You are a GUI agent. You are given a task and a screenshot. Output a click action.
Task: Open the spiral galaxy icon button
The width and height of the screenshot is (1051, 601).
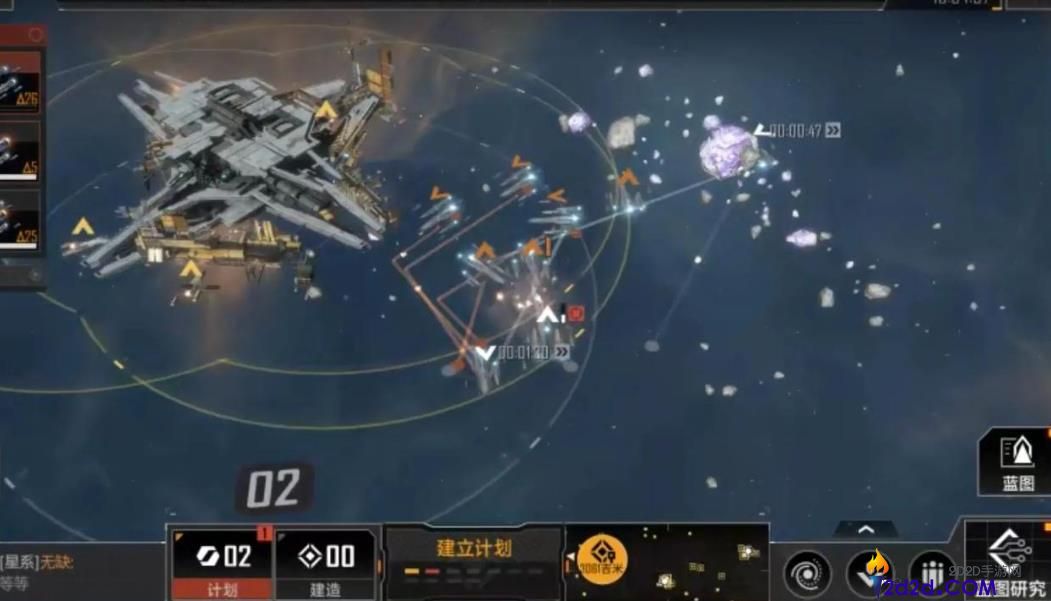(808, 575)
